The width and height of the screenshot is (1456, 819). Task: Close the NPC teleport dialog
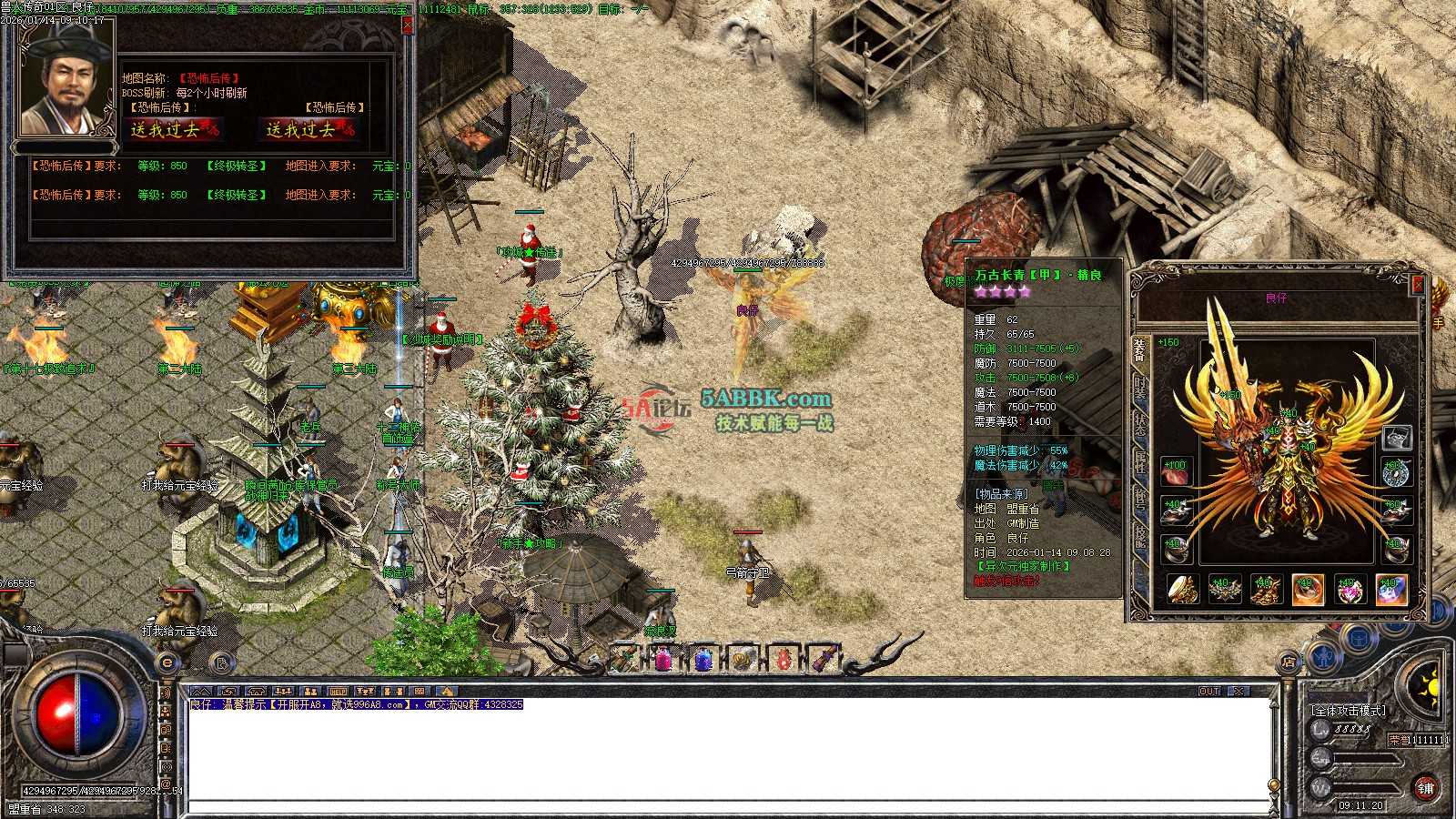(407, 25)
